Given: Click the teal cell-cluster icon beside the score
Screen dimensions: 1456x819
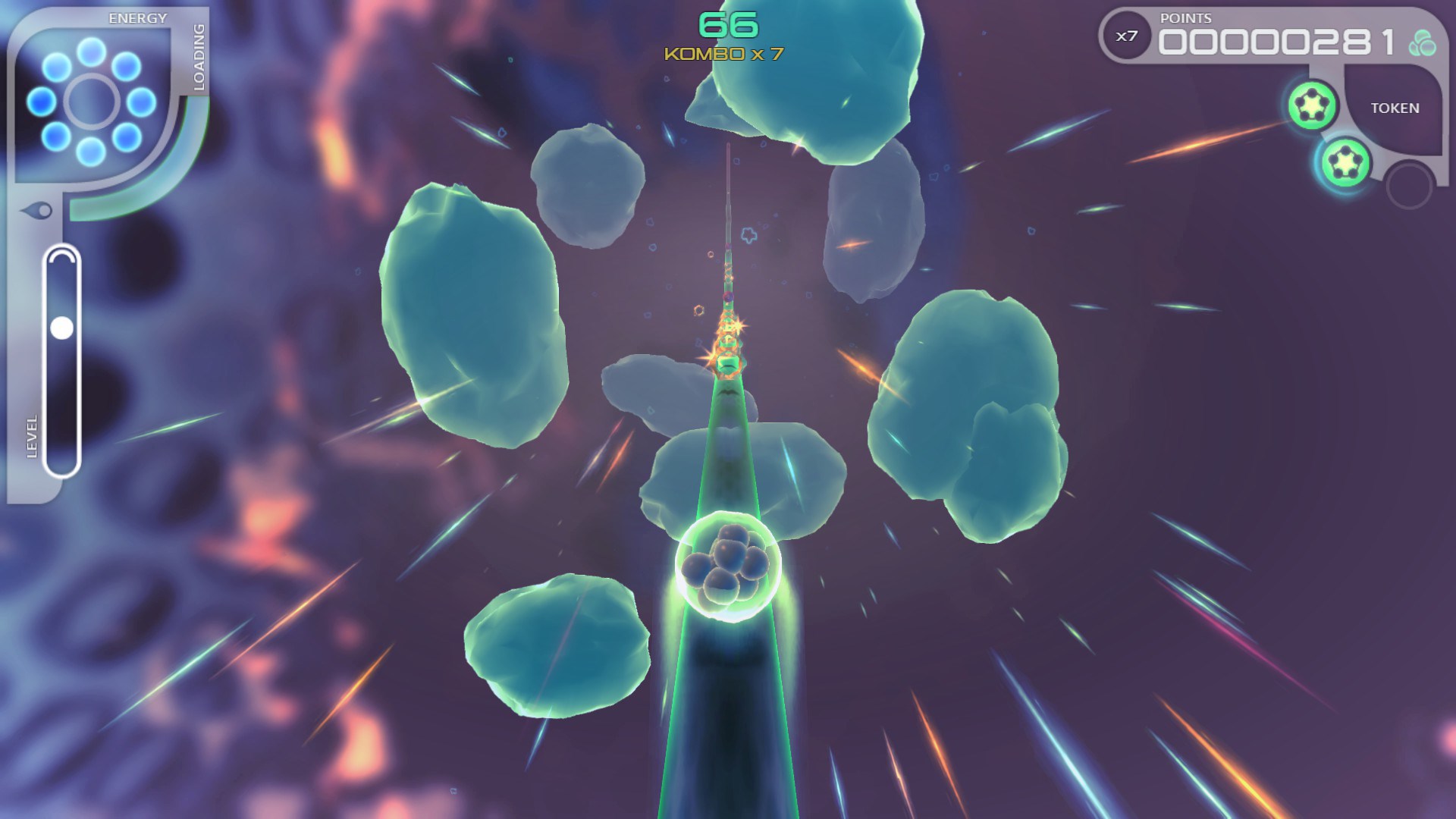Looking at the screenshot, I should pyautogui.click(x=1423, y=42).
